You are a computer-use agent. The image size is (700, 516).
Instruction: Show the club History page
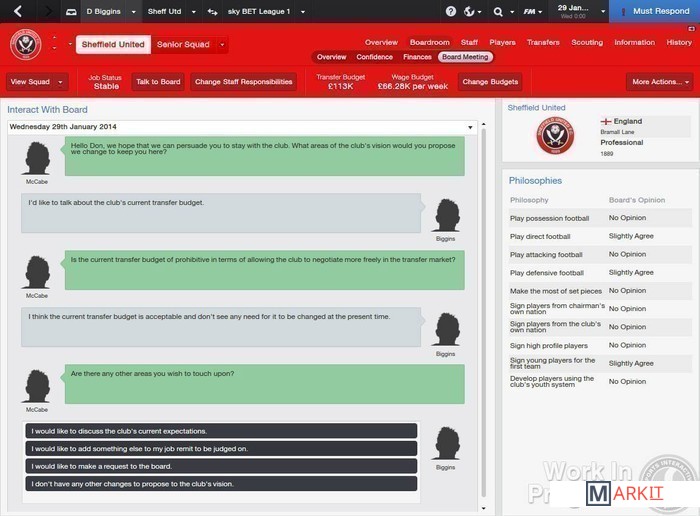(679, 43)
